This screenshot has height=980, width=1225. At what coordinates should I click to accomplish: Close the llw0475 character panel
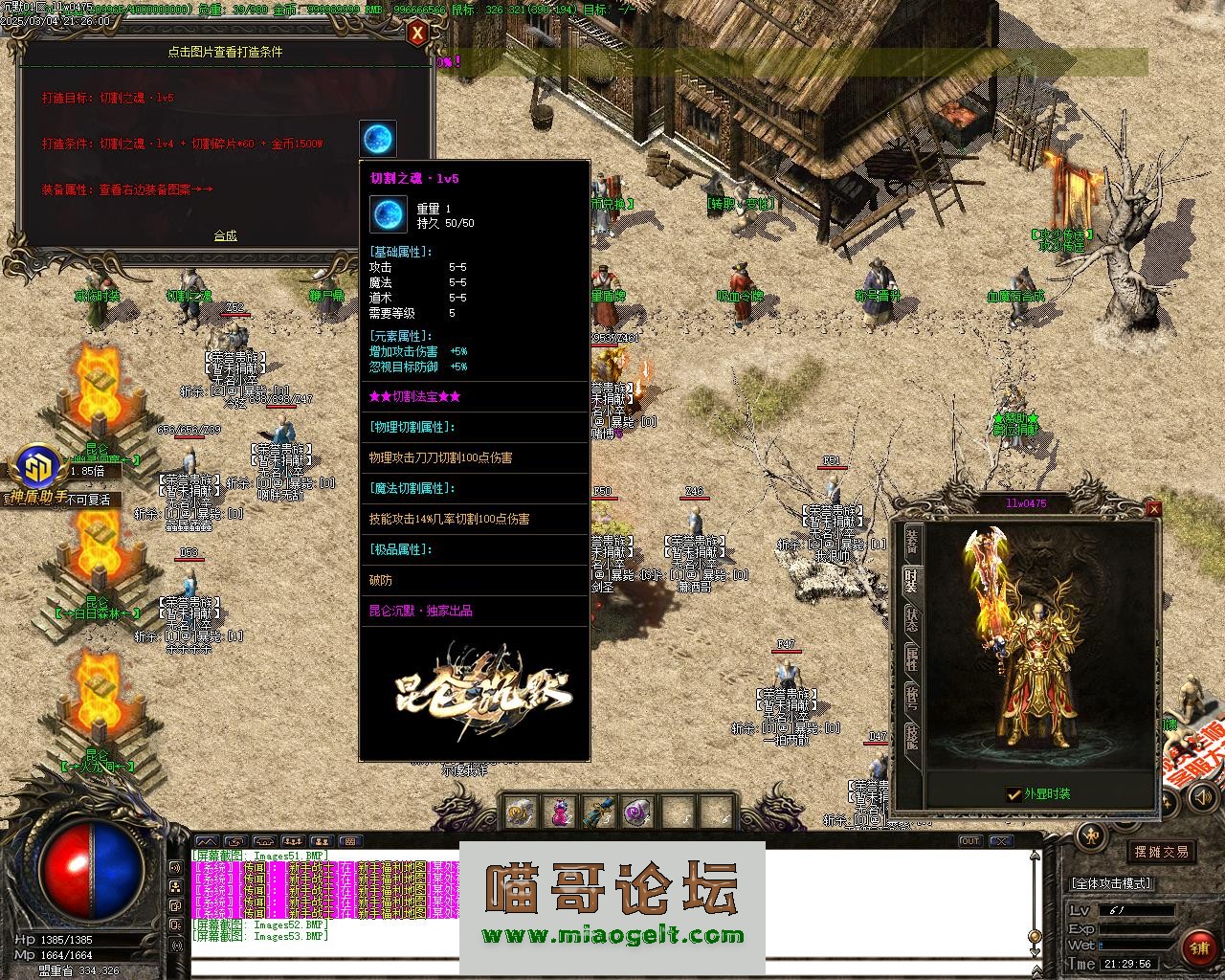point(1153,508)
